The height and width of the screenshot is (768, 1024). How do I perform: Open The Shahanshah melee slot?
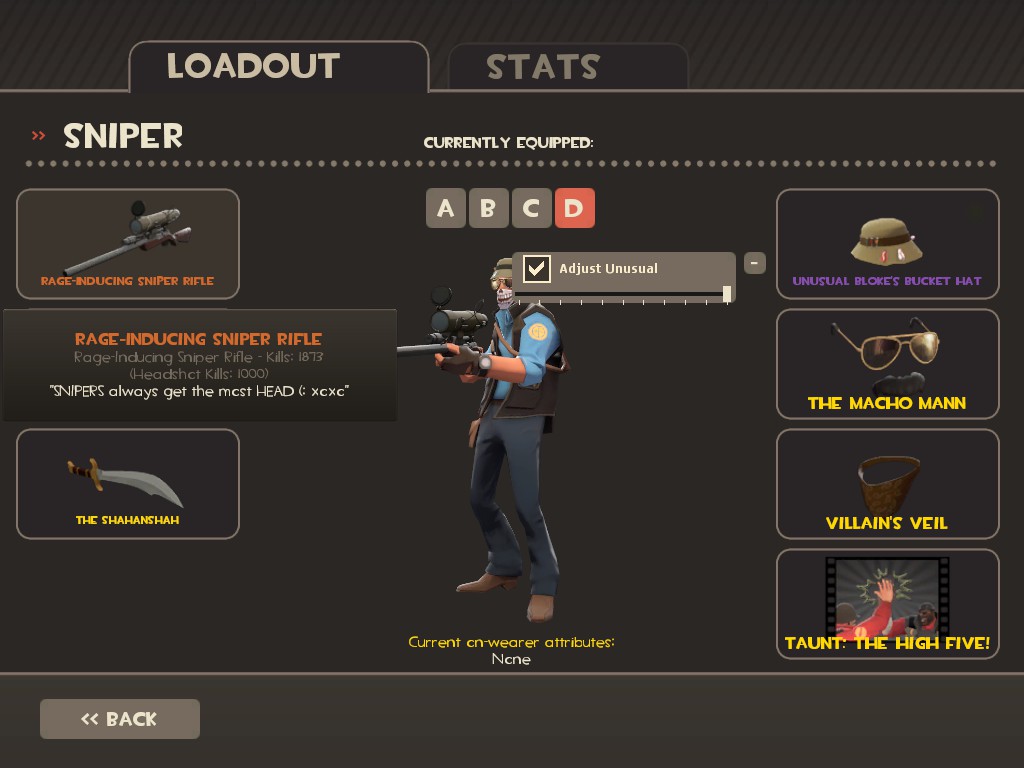coord(128,484)
